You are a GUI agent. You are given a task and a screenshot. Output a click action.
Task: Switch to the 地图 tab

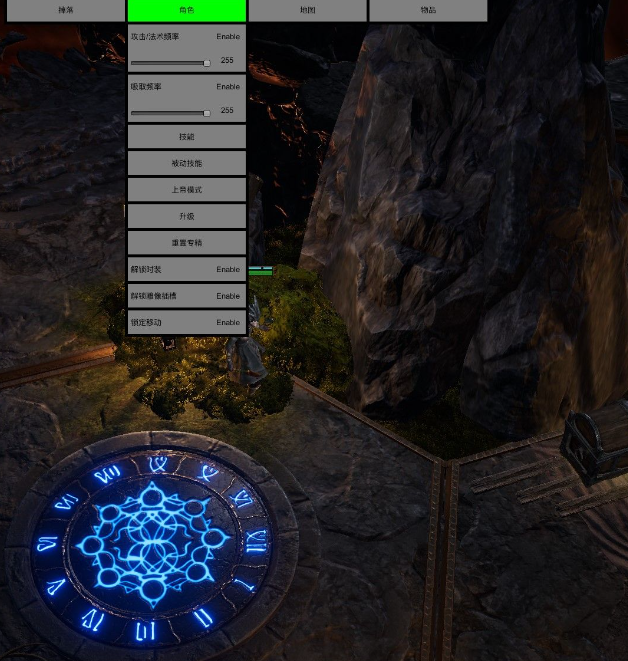click(307, 11)
